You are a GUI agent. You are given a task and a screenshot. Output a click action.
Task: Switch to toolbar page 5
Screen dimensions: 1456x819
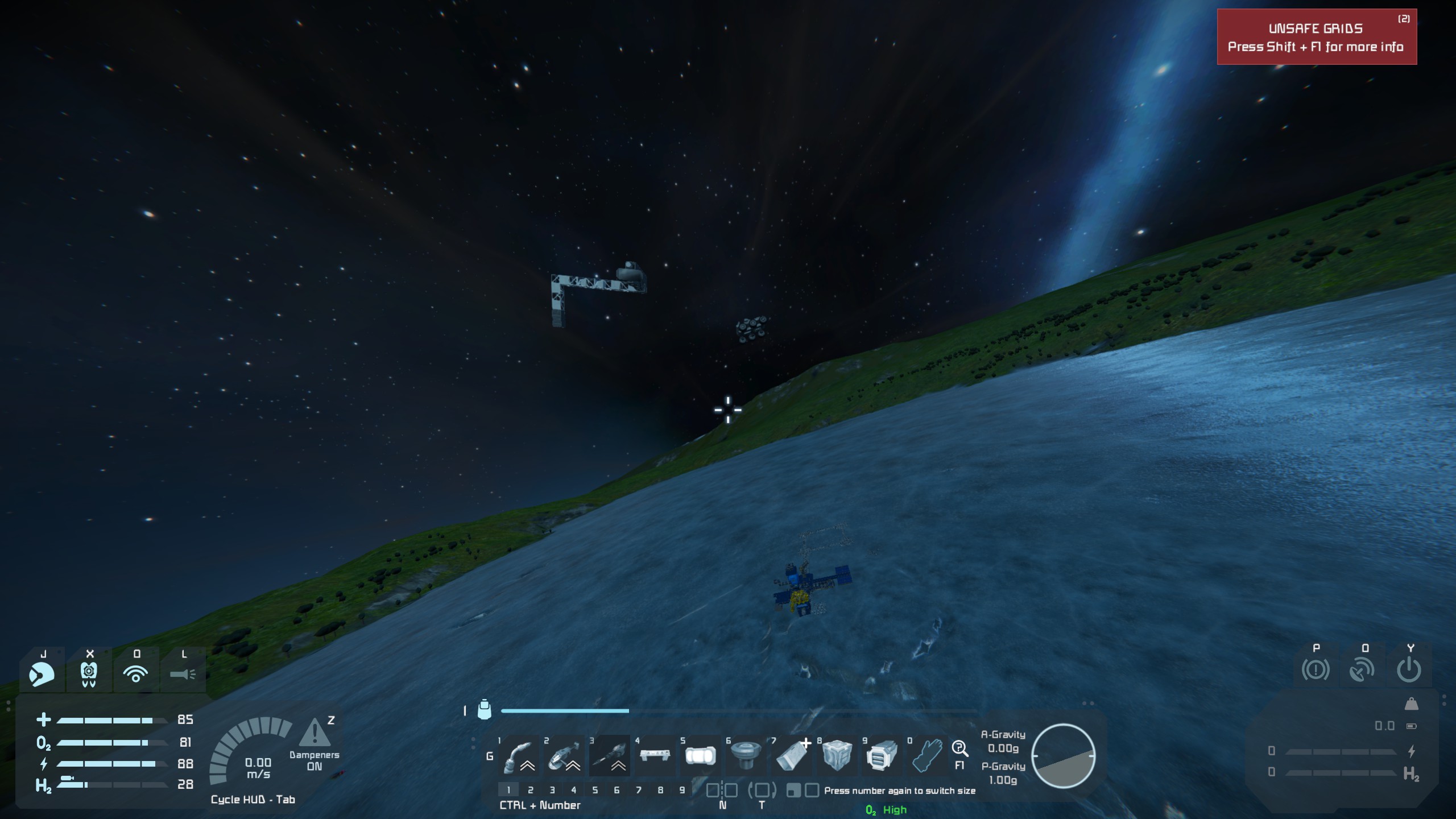pos(595,790)
